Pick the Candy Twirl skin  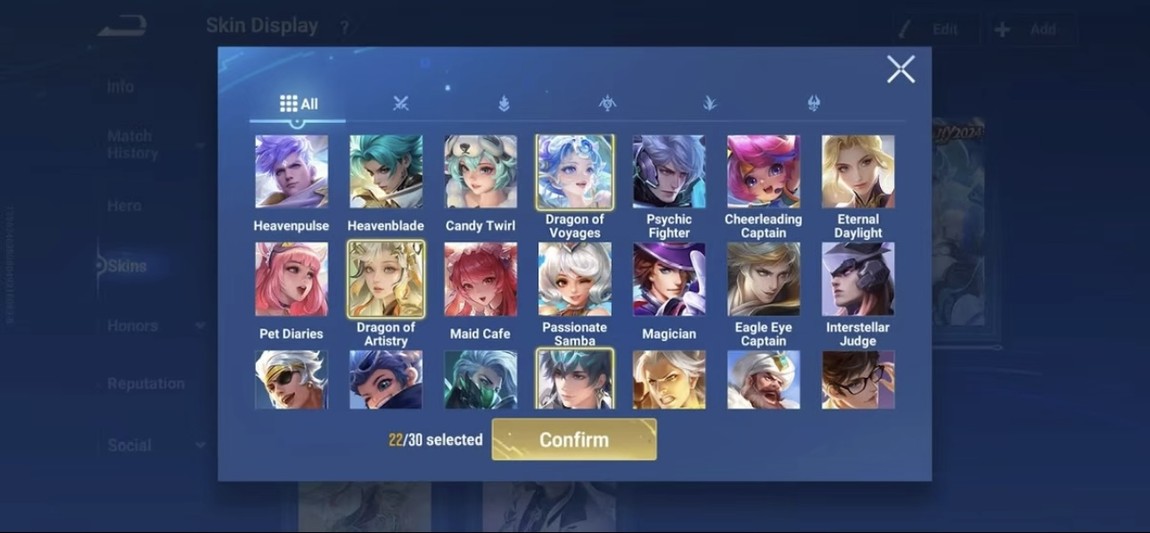point(480,172)
